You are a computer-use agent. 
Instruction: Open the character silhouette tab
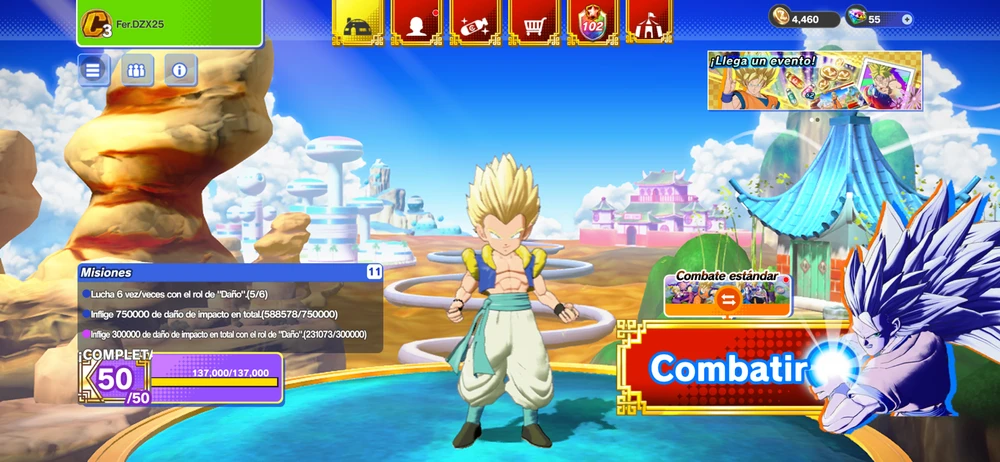pos(417,22)
